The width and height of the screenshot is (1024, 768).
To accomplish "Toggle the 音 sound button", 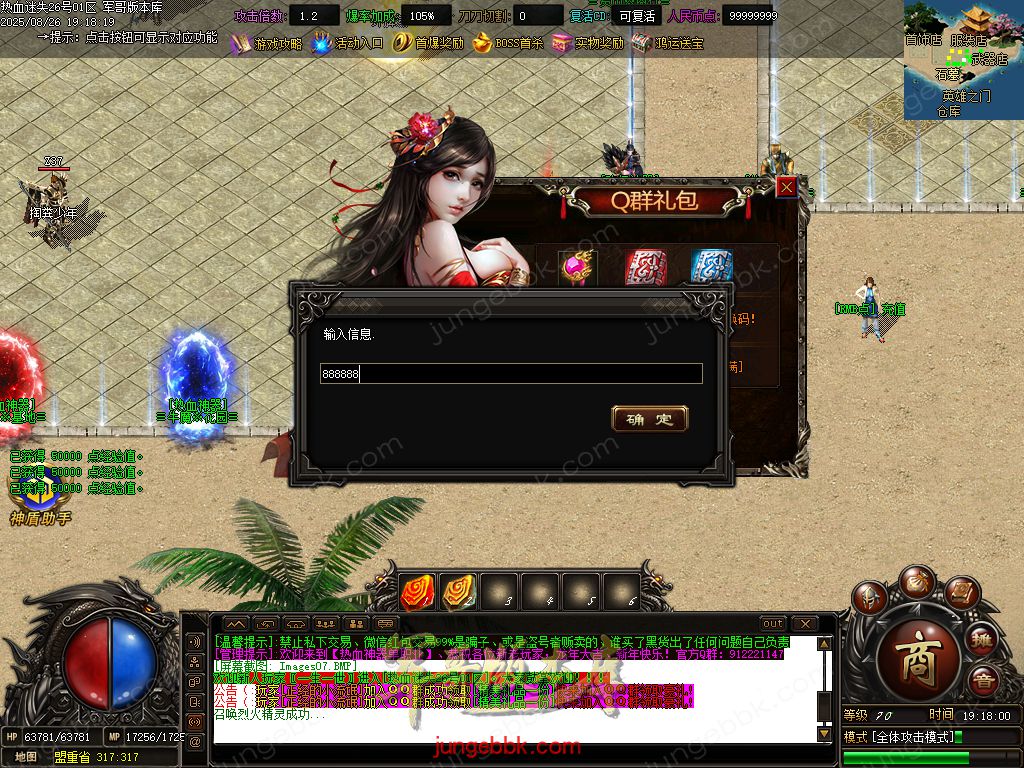I will click(983, 681).
